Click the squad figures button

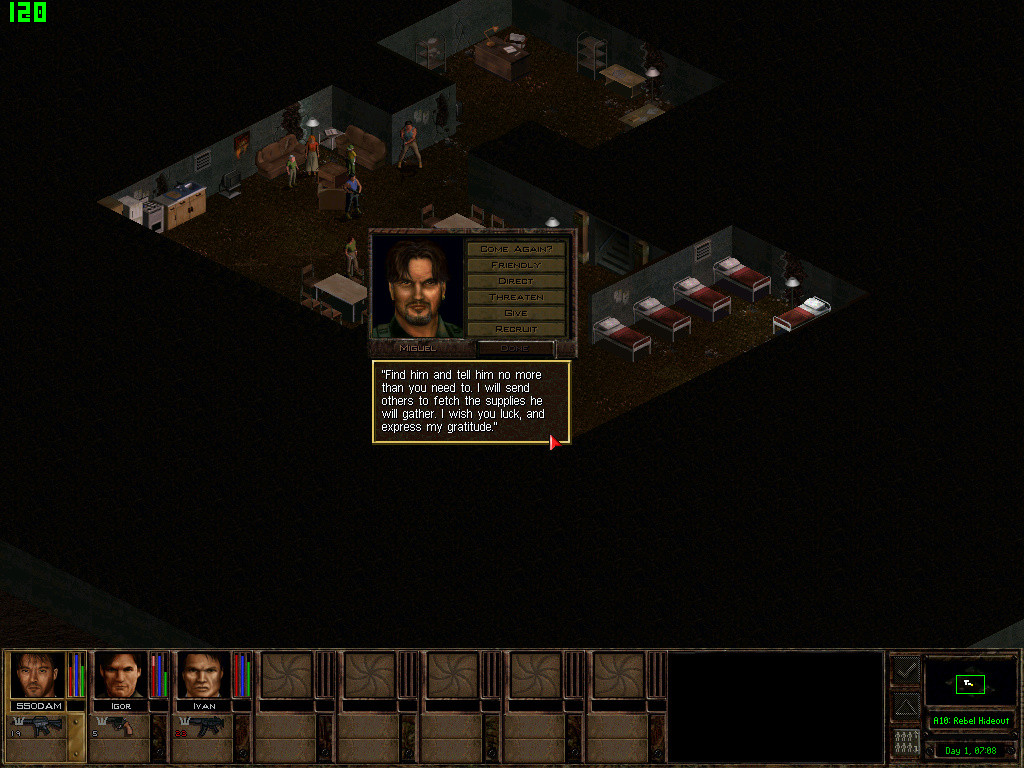[905, 743]
